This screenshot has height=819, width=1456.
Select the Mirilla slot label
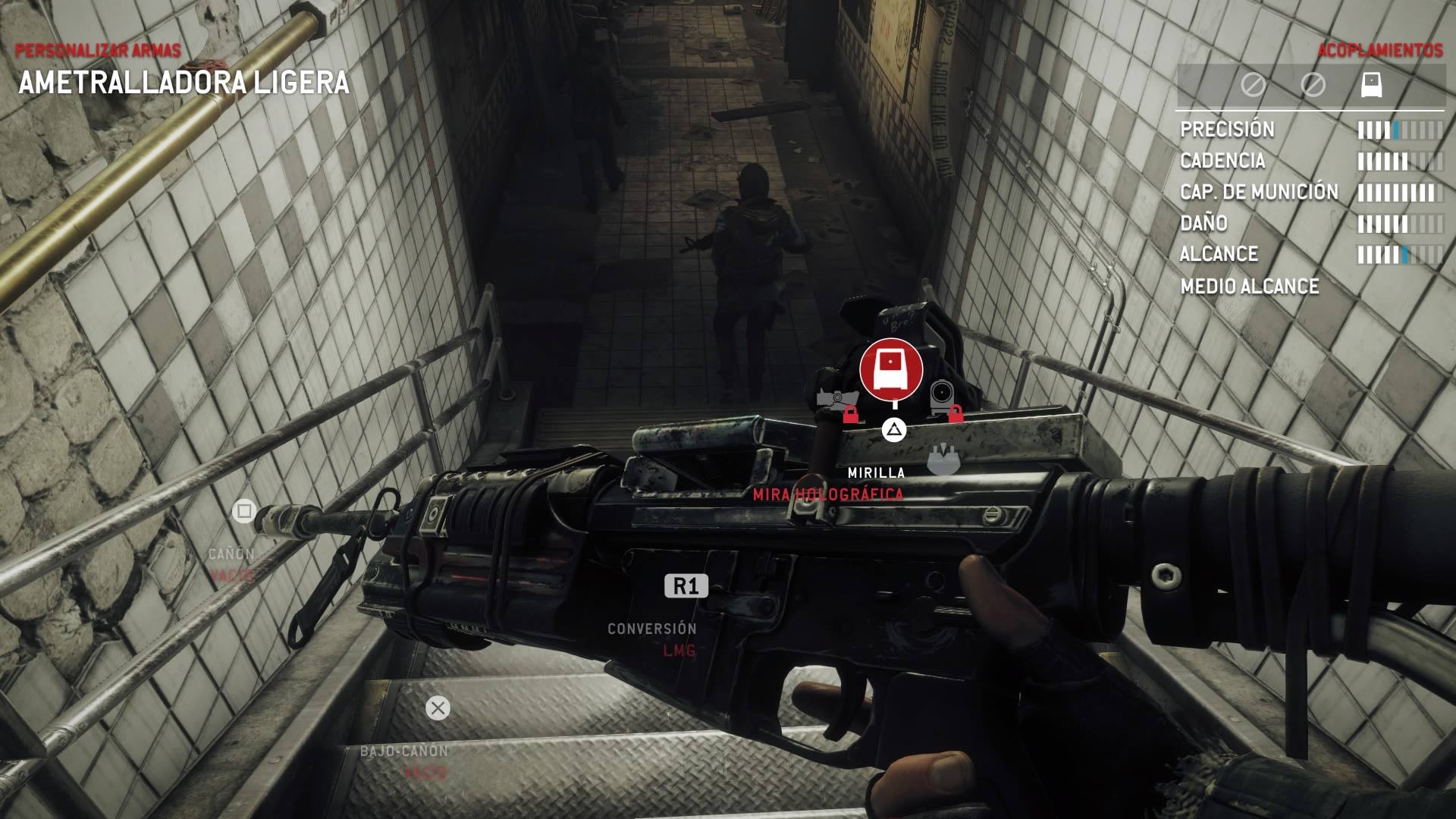coord(876,472)
